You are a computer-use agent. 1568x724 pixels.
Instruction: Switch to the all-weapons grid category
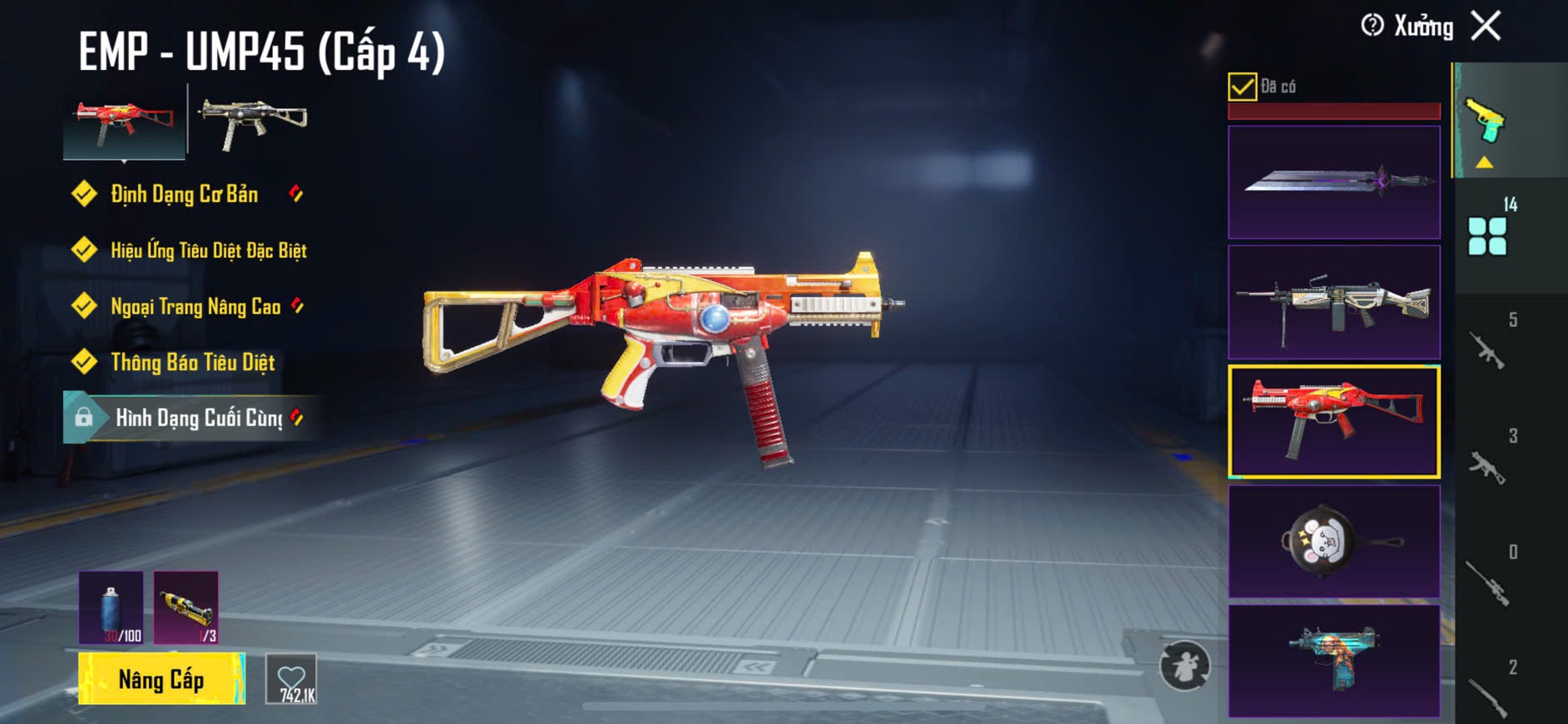tap(1487, 236)
